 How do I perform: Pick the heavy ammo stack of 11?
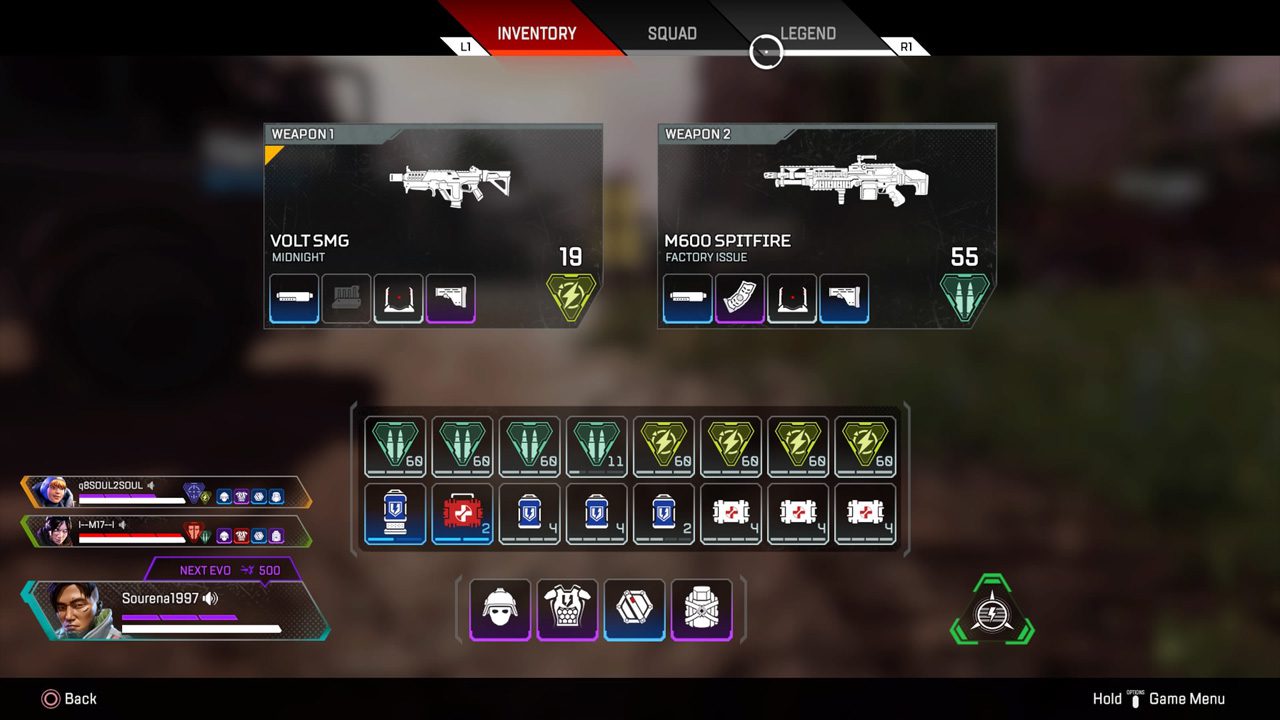point(597,447)
